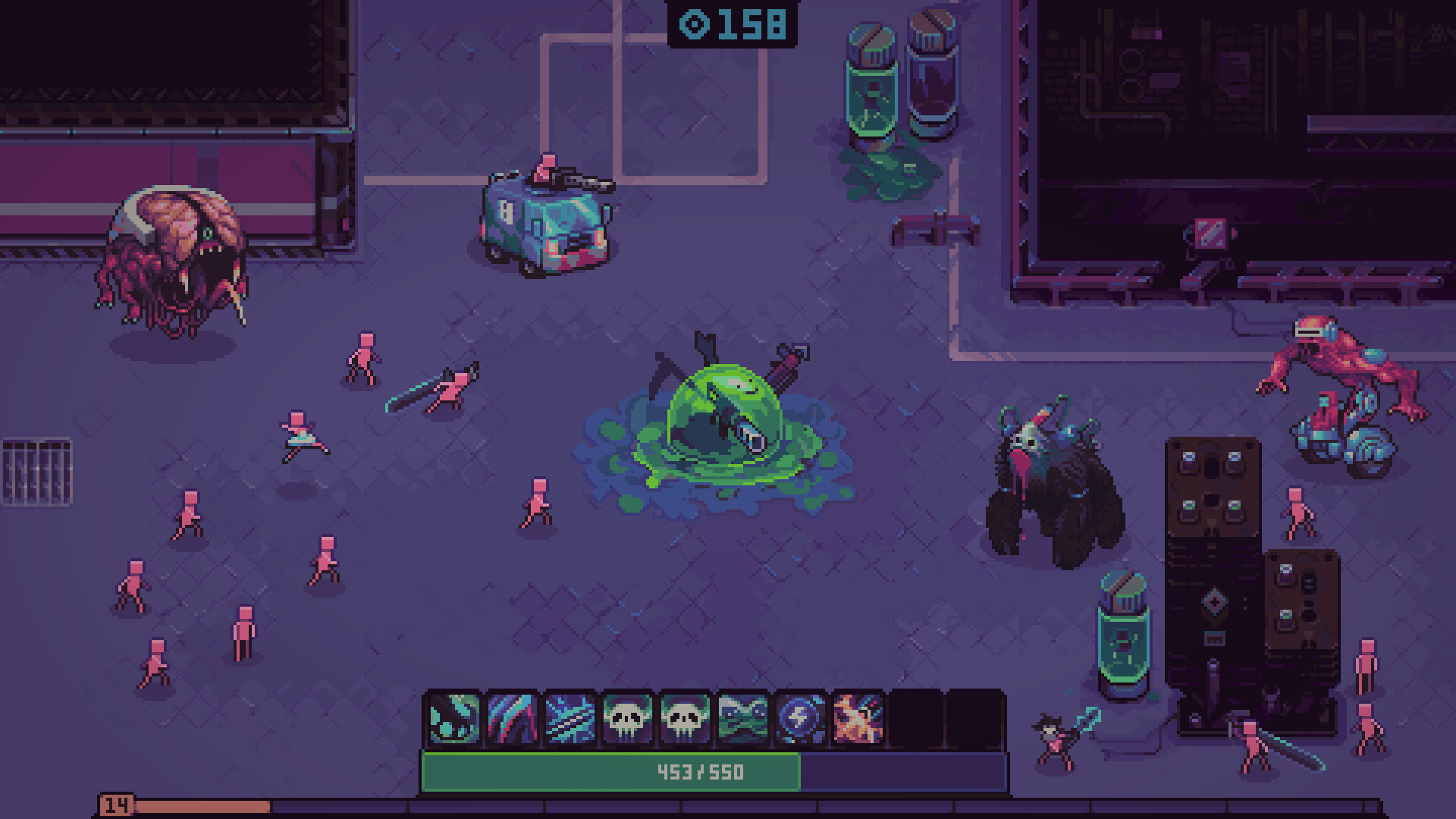1456x819 pixels.
Task: Click the currency counter showing 158
Action: pos(747,24)
